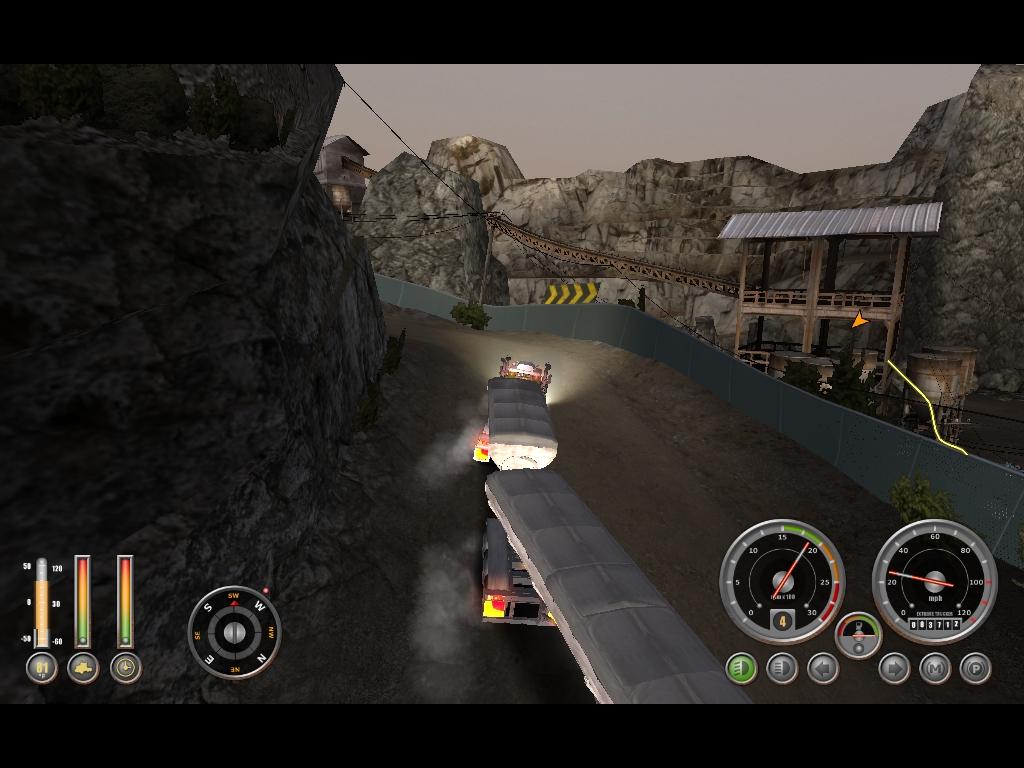Engage the parking brake P button
The width and height of the screenshot is (1024, 768).
(x=975, y=667)
